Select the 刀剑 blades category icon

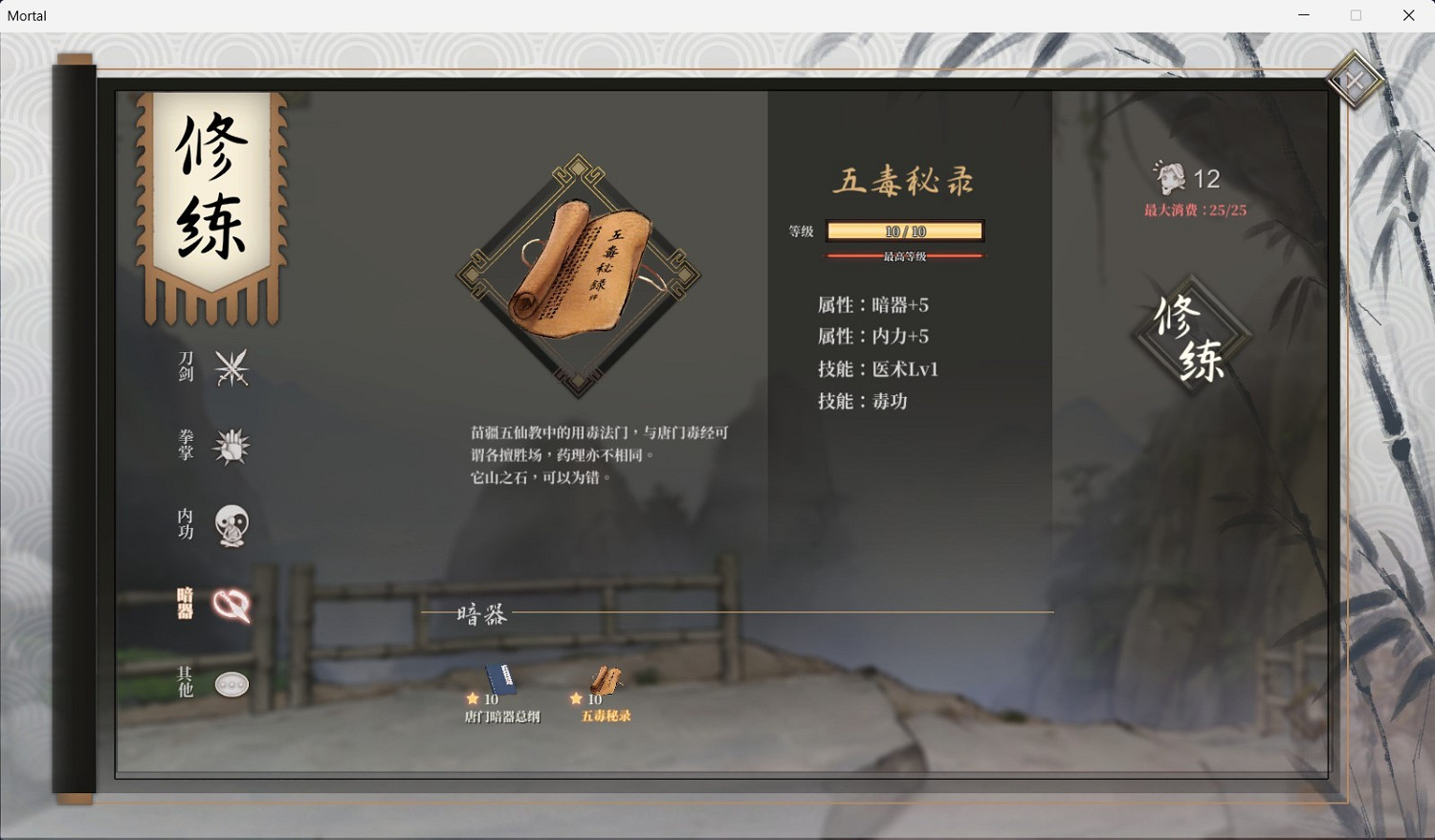coord(231,368)
